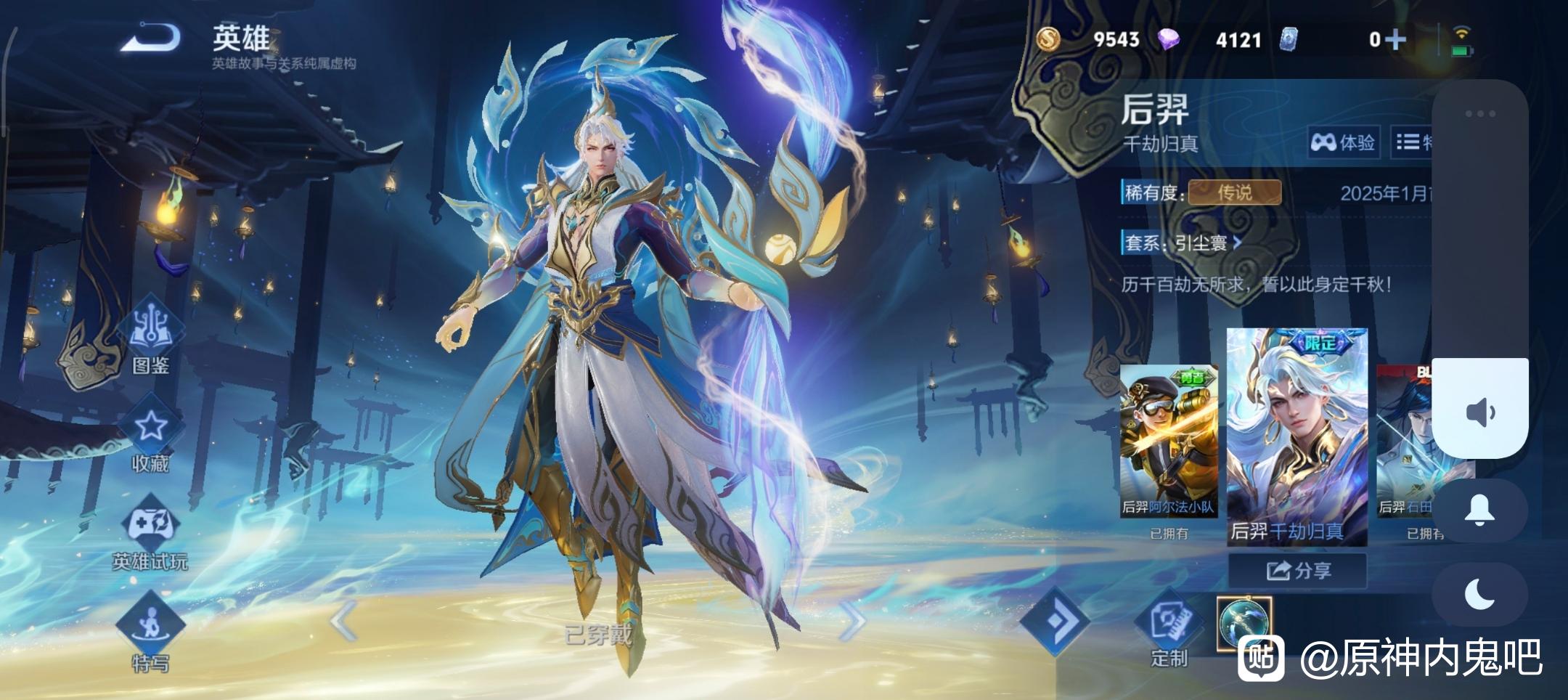Tap the 体验 try-out button
This screenshot has height=700, width=1568.
coord(1343,142)
